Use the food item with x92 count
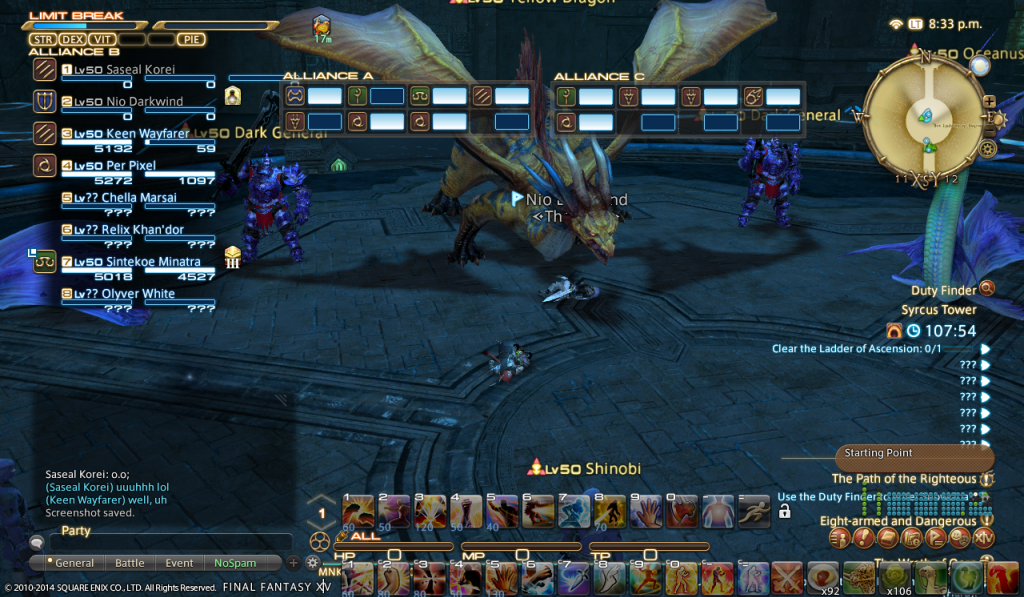Viewport: 1024px width, 597px height. (x=824, y=577)
